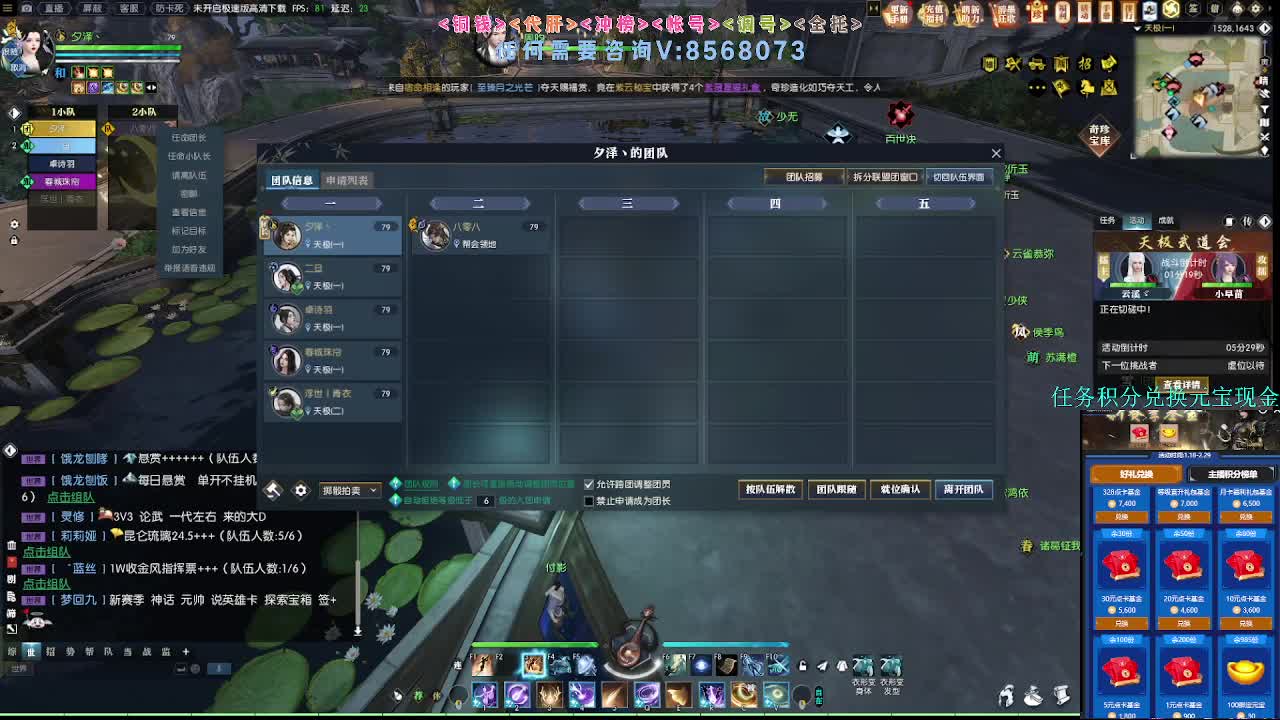点击团队窗口底部的锤子分配图标
Image resolution: width=1280 pixels, height=720 pixels.
coord(273,489)
